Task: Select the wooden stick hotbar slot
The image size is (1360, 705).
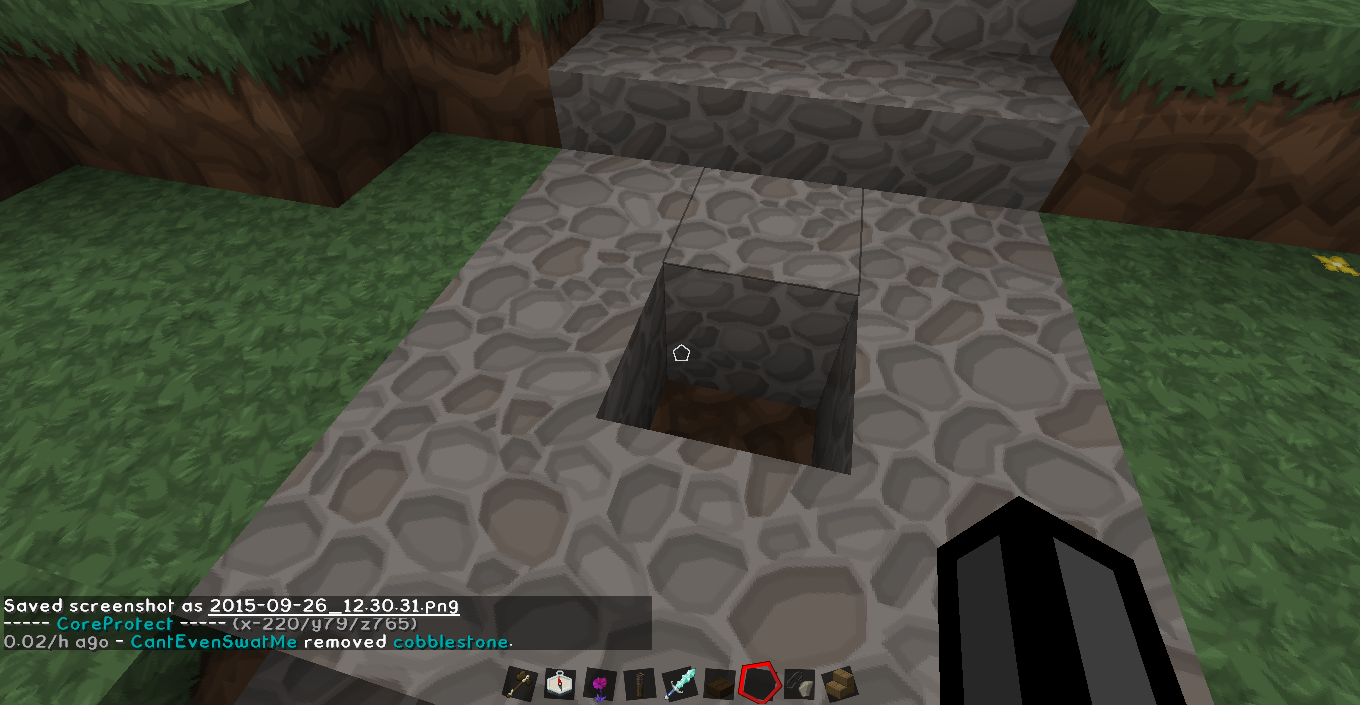Action: click(638, 684)
